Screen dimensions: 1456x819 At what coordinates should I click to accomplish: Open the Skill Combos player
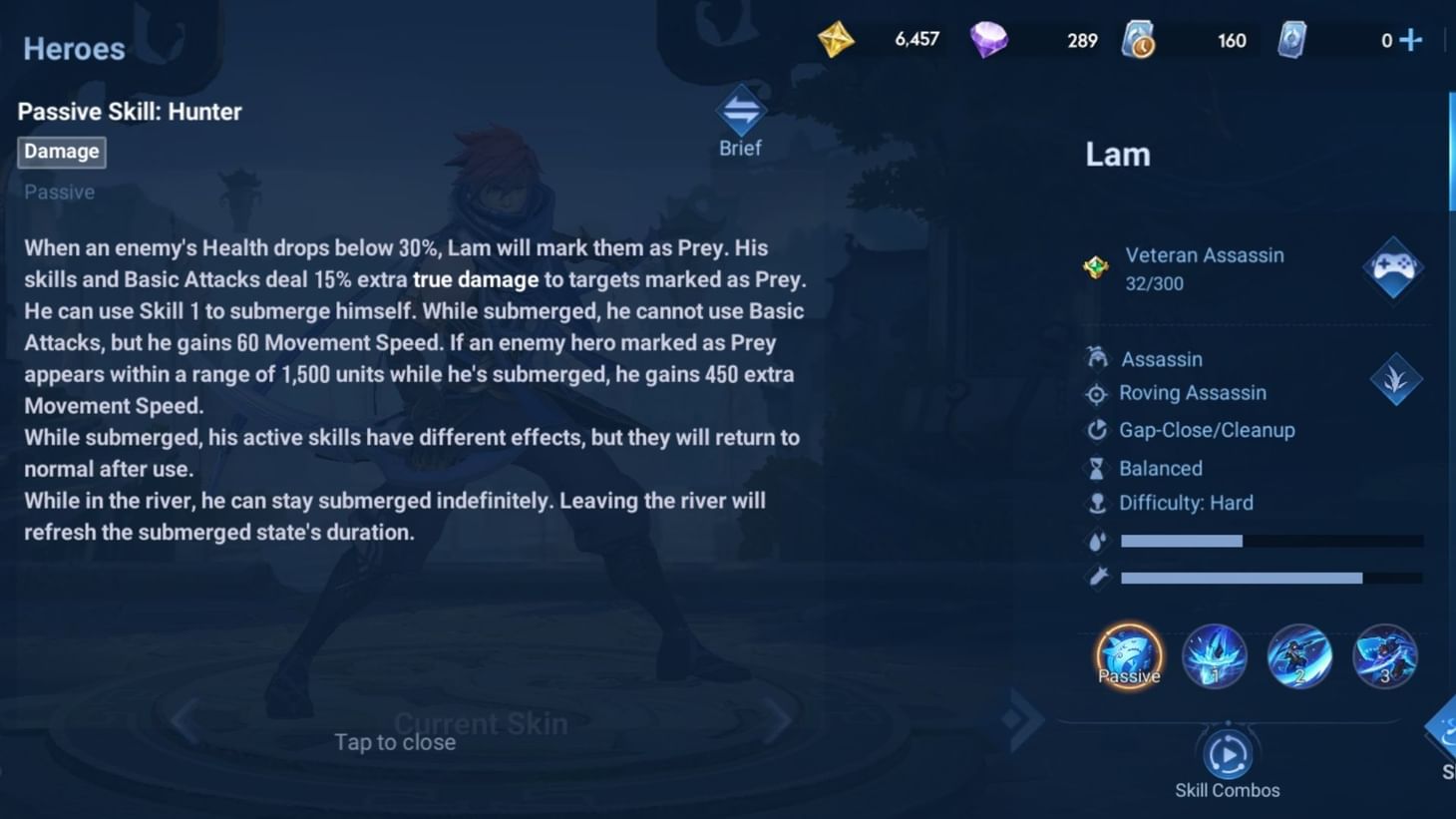[x=1228, y=755]
